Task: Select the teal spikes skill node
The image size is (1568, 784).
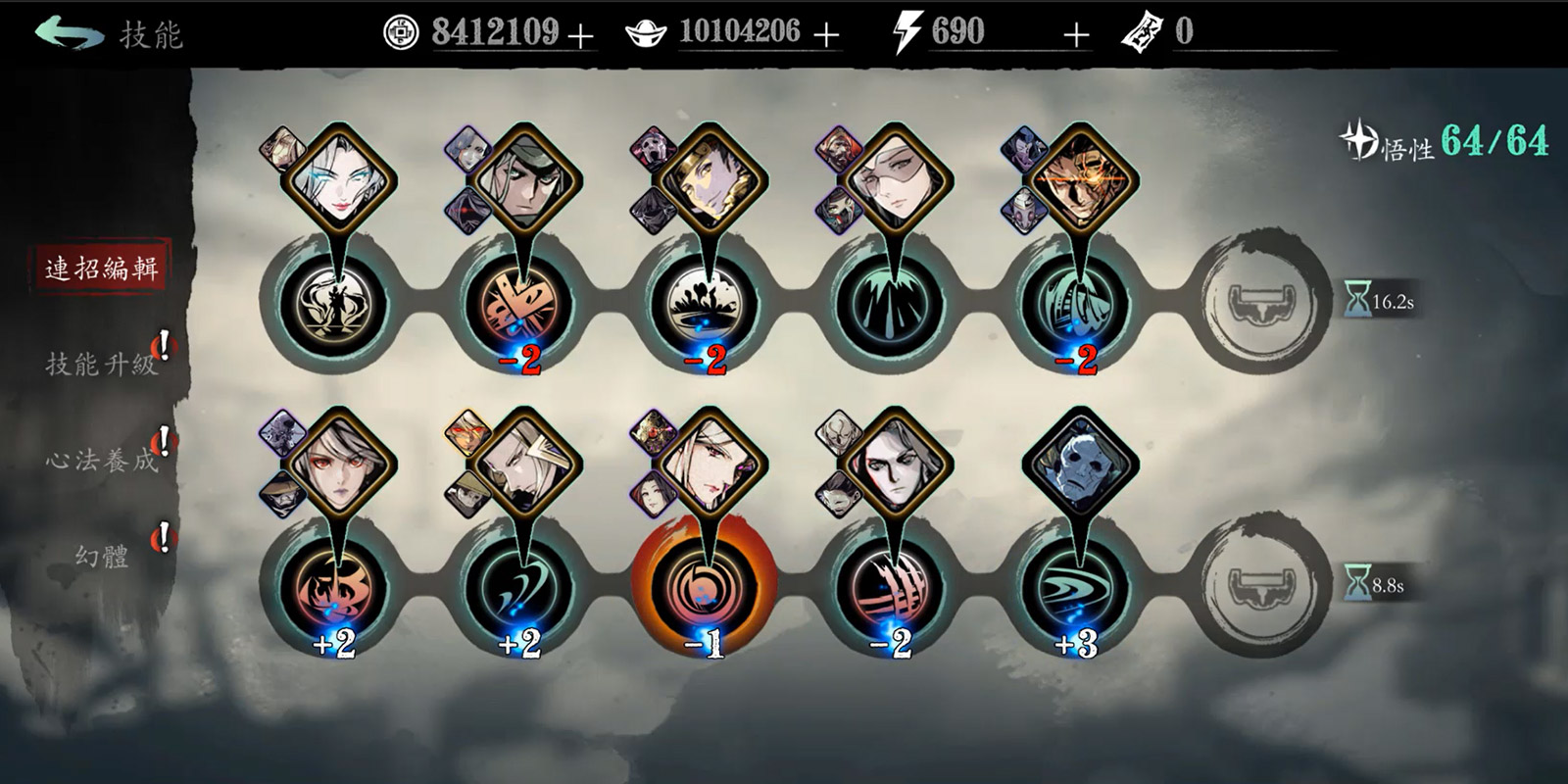Action: pyautogui.click(x=891, y=302)
